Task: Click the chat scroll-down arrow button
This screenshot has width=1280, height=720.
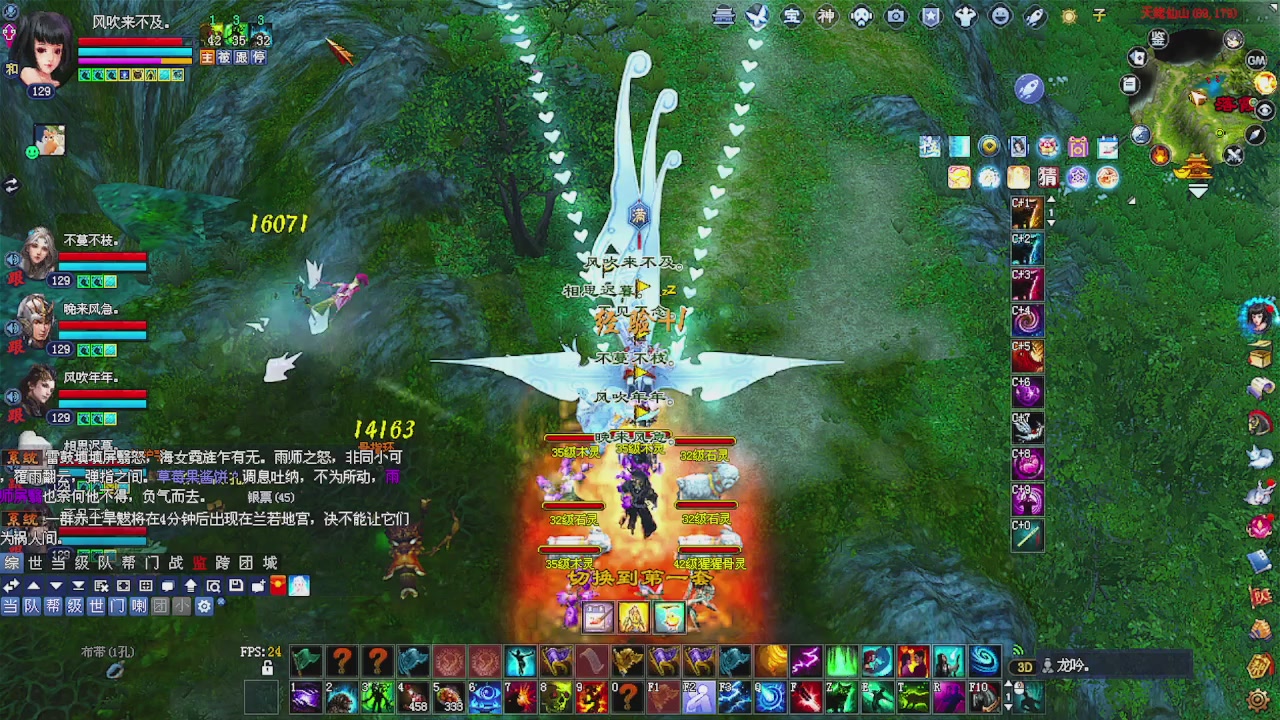Action: tap(56, 586)
